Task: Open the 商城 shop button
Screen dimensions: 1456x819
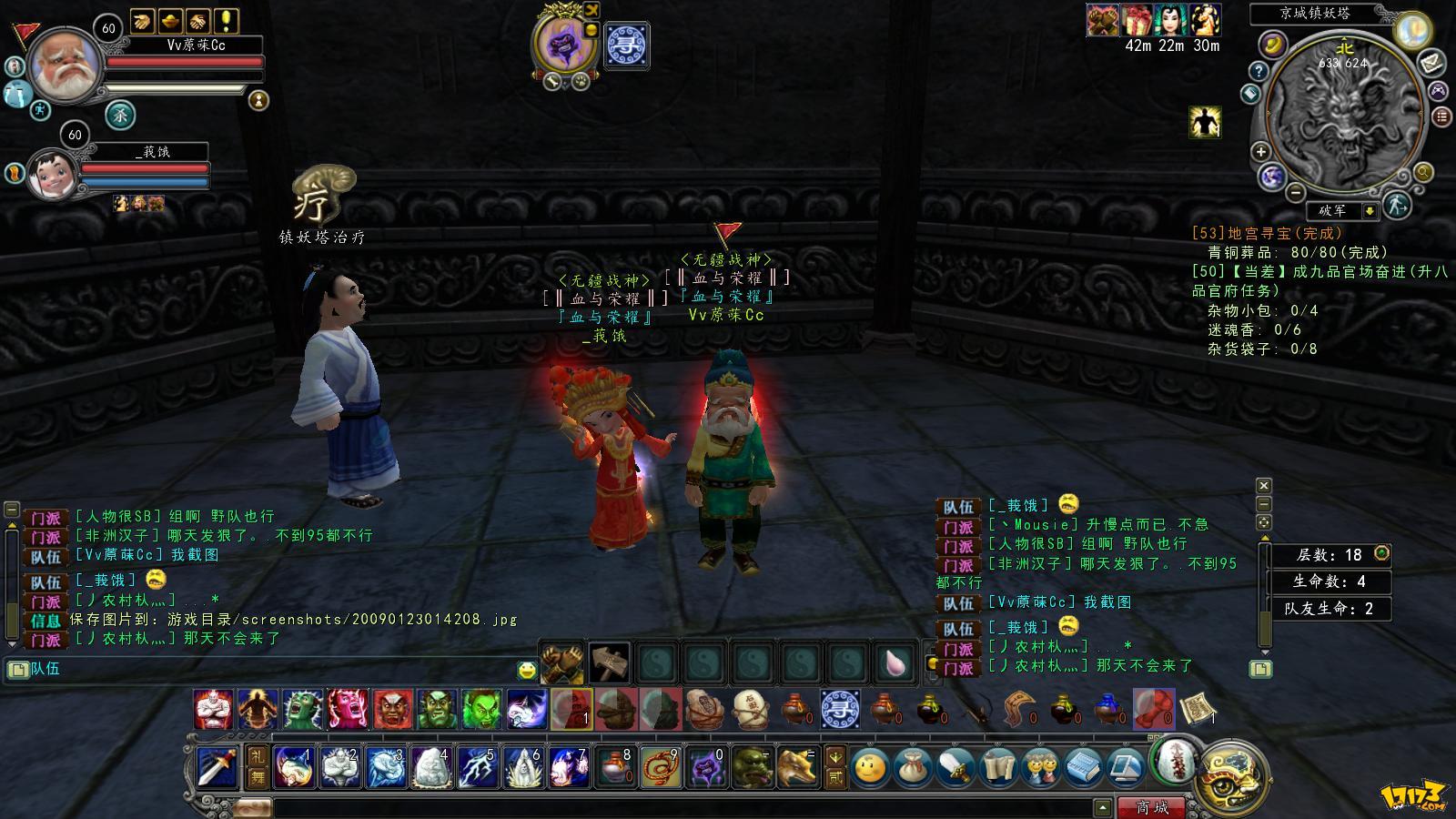Action: (x=1153, y=807)
